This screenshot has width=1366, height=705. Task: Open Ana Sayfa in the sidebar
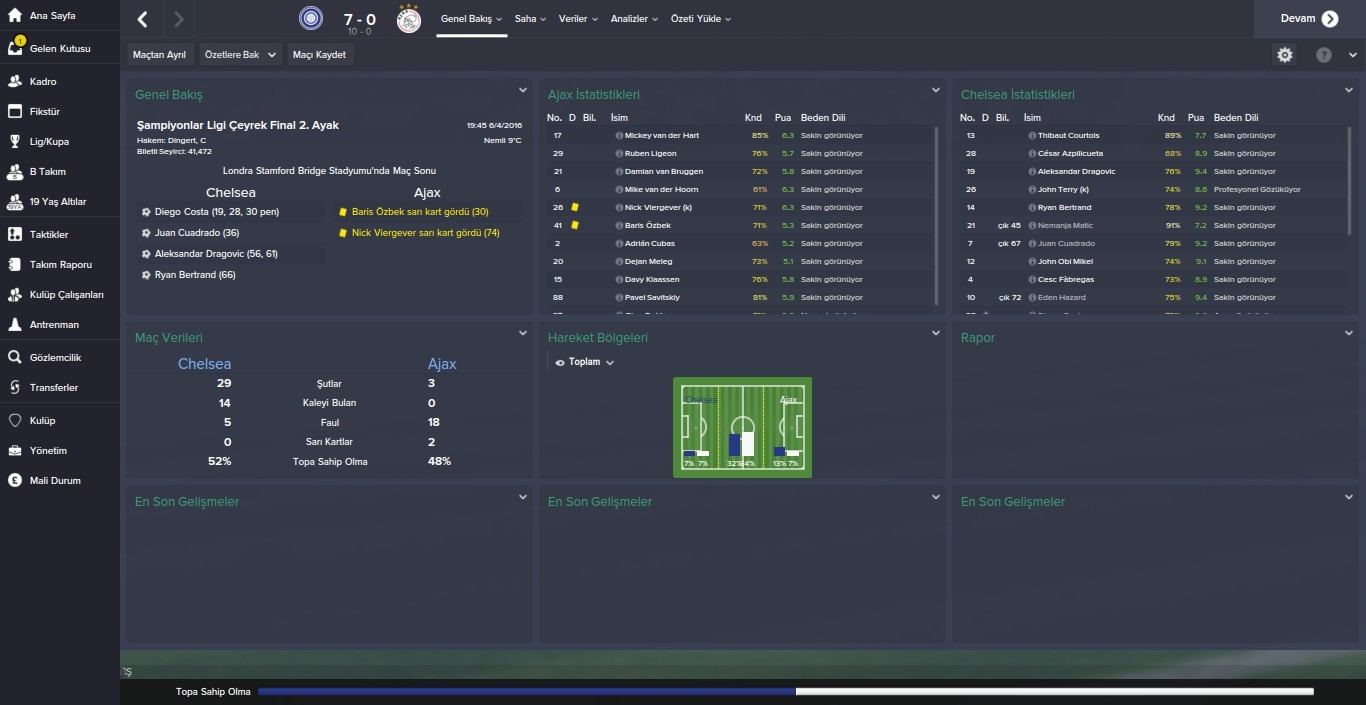pyautogui.click(x=51, y=17)
